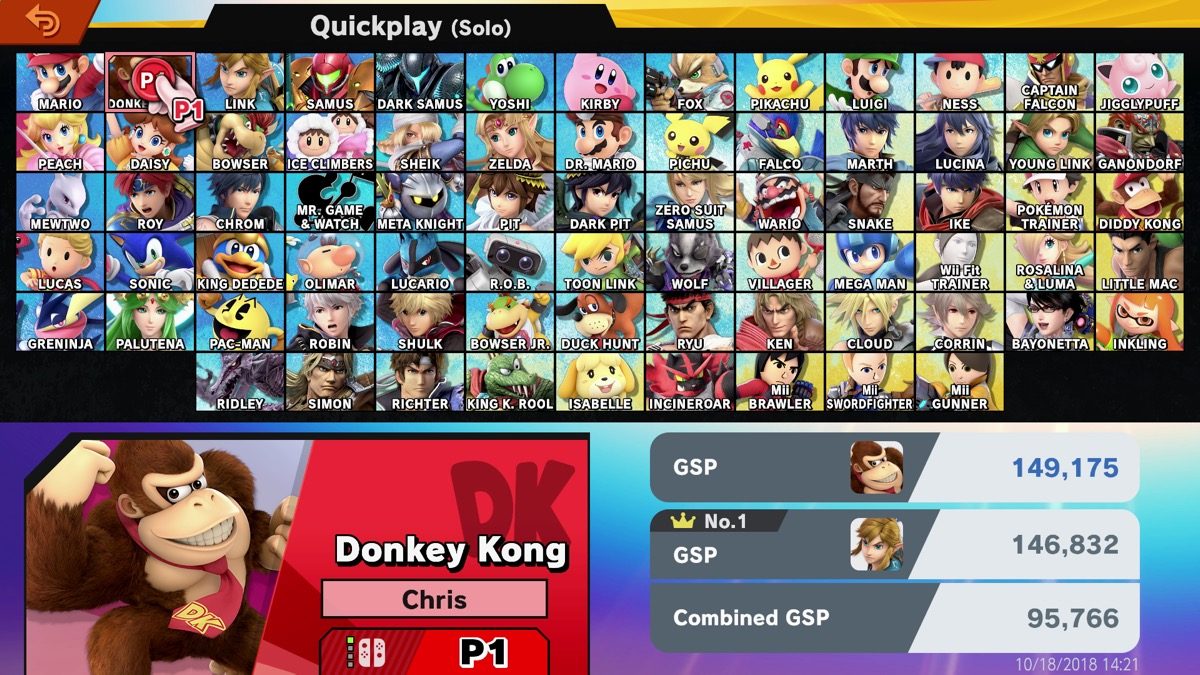
Task: Select Mr. Game & Watch
Action: click(330, 202)
